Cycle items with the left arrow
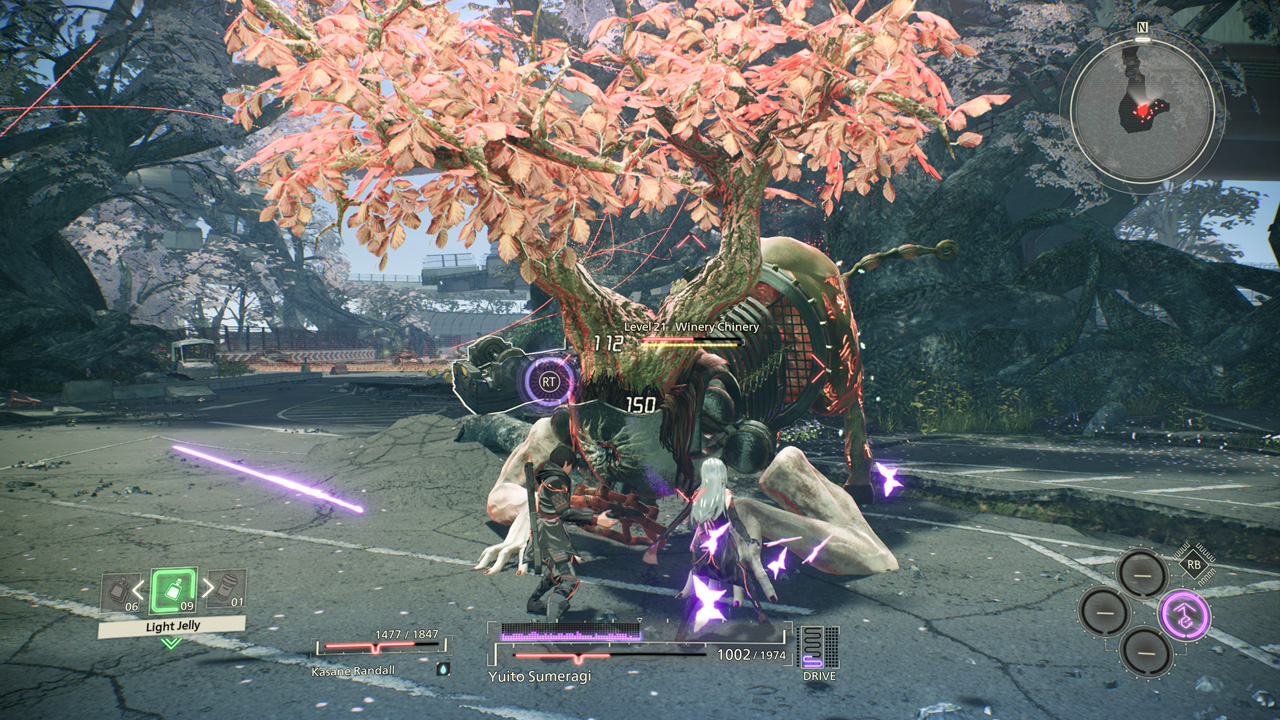 coord(139,590)
